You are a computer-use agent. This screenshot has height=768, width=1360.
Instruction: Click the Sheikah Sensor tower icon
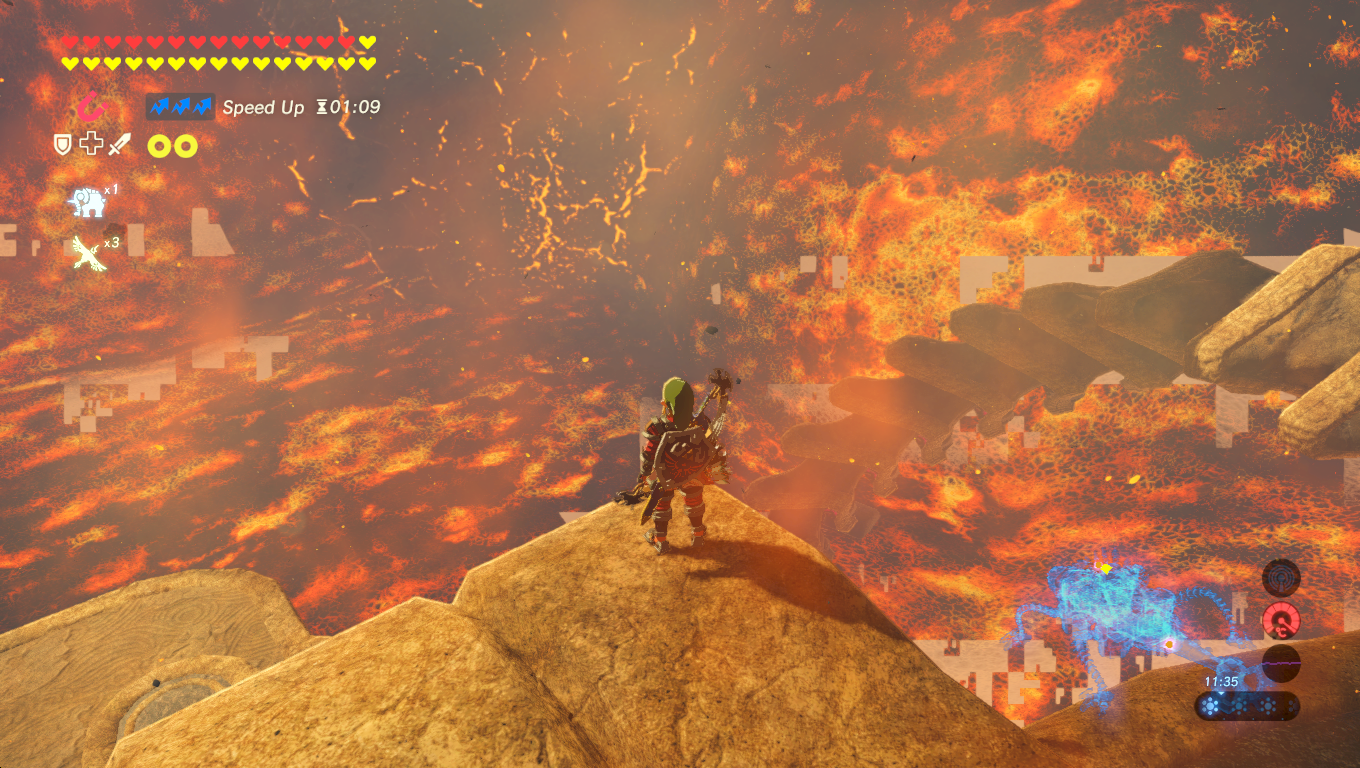pos(1282,577)
